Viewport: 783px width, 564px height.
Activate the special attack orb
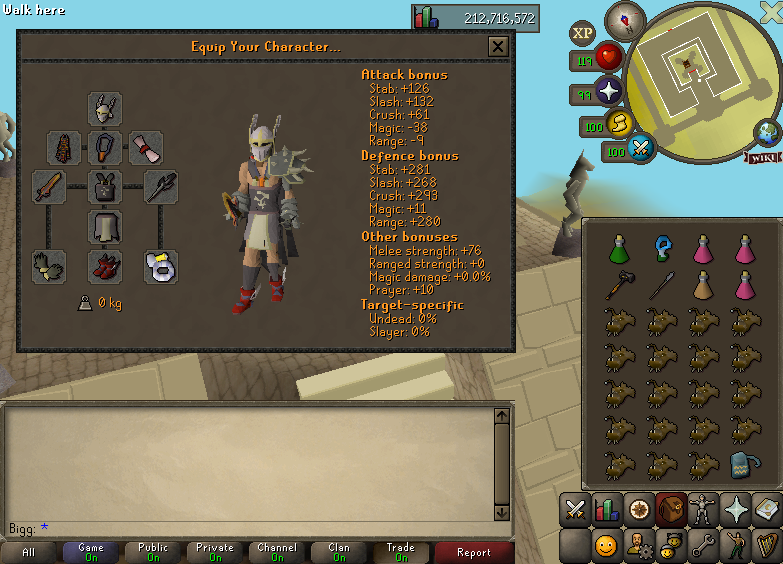pos(641,149)
